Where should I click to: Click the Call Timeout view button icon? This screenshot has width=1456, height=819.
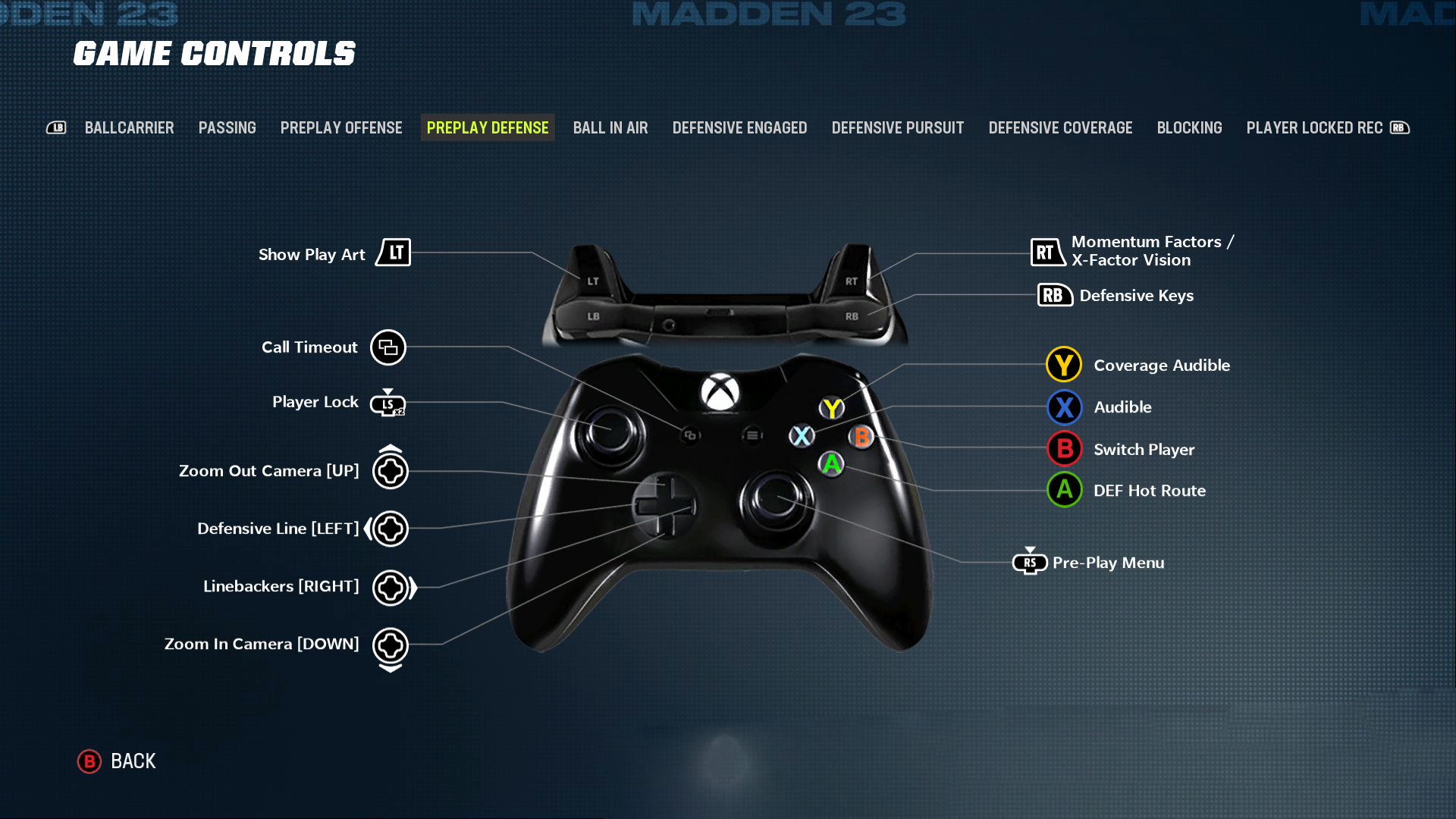pos(388,347)
